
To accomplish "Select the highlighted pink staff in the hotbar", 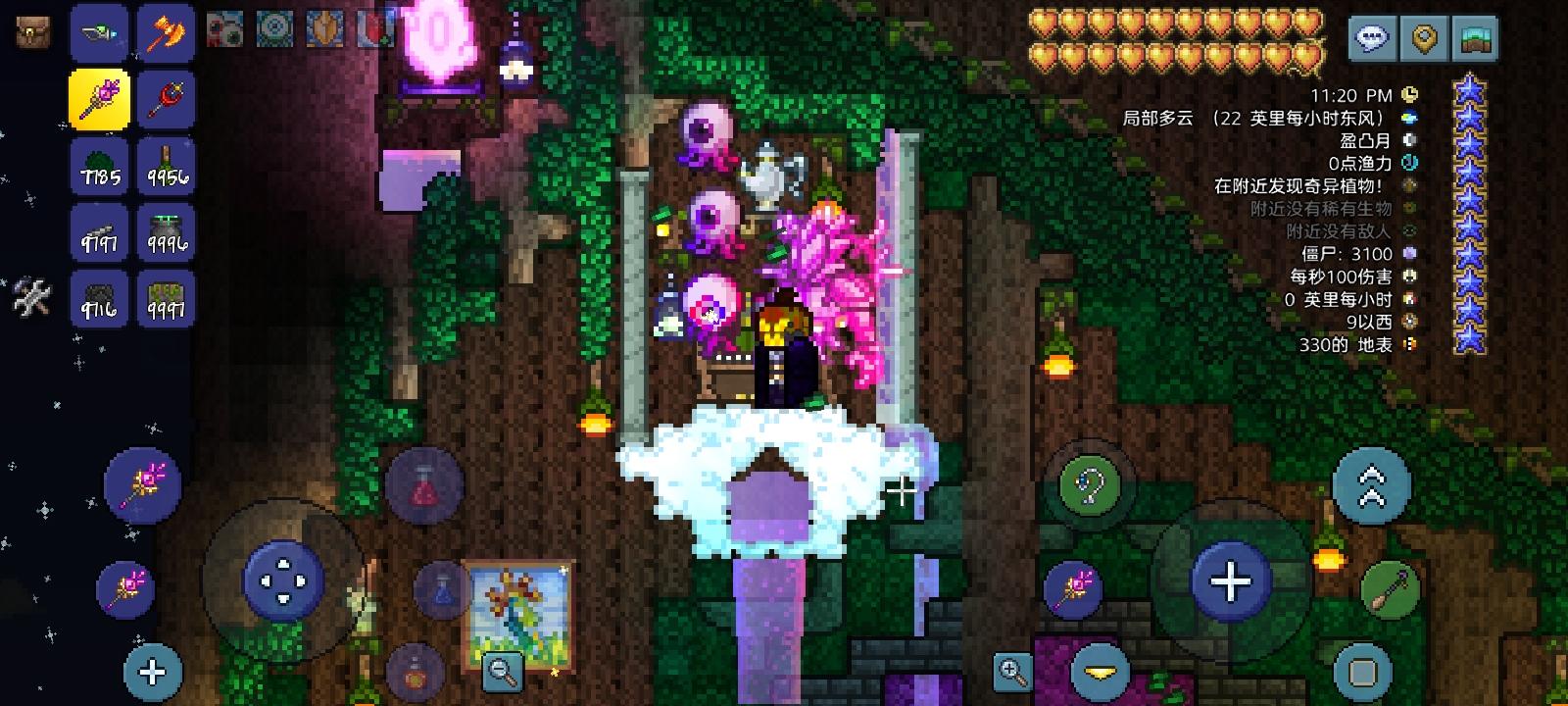I will pyautogui.click(x=98, y=98).
